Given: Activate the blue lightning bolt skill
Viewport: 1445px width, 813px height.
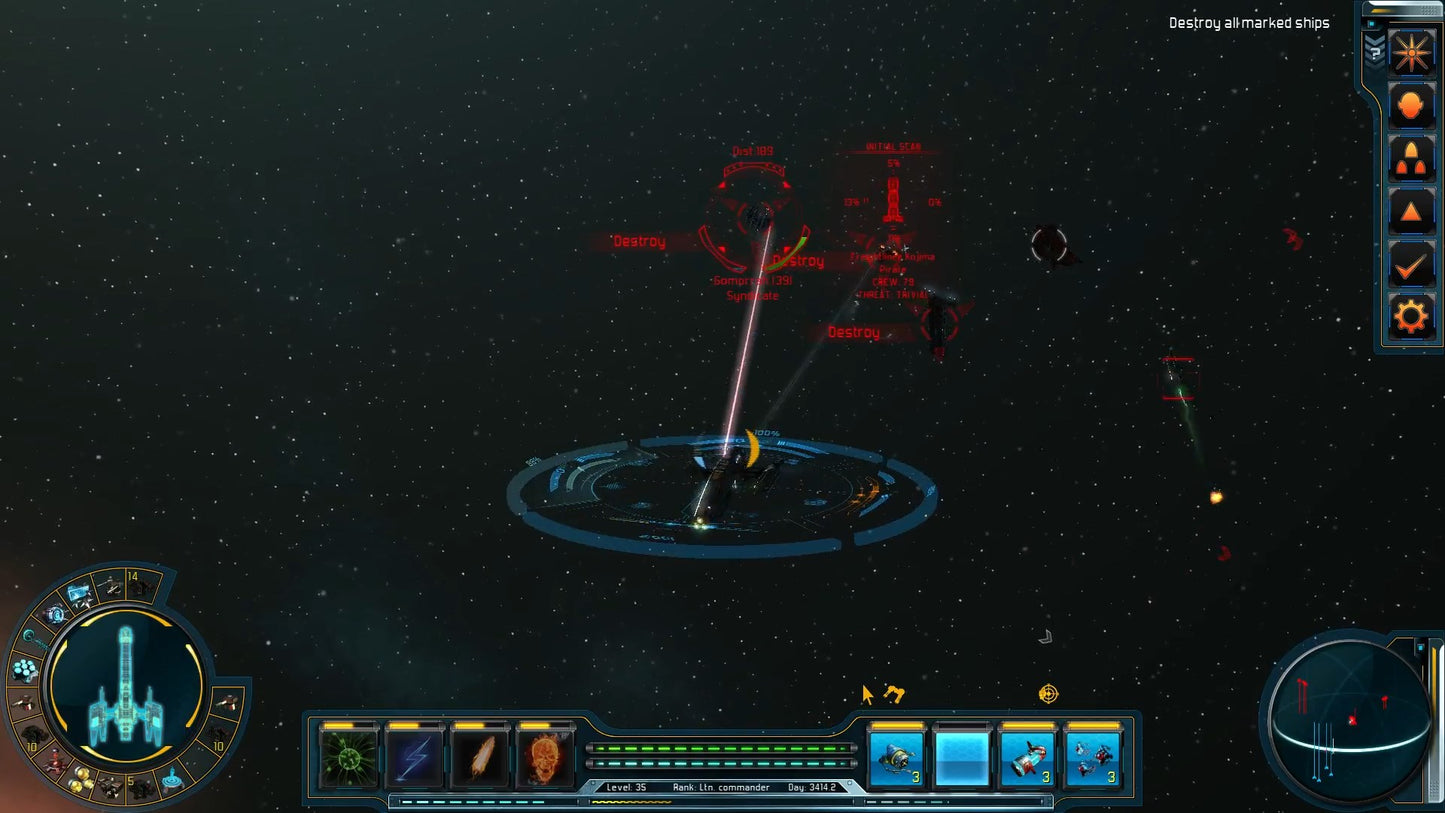Looking at the screenshot, I should [x=414, y=758].
